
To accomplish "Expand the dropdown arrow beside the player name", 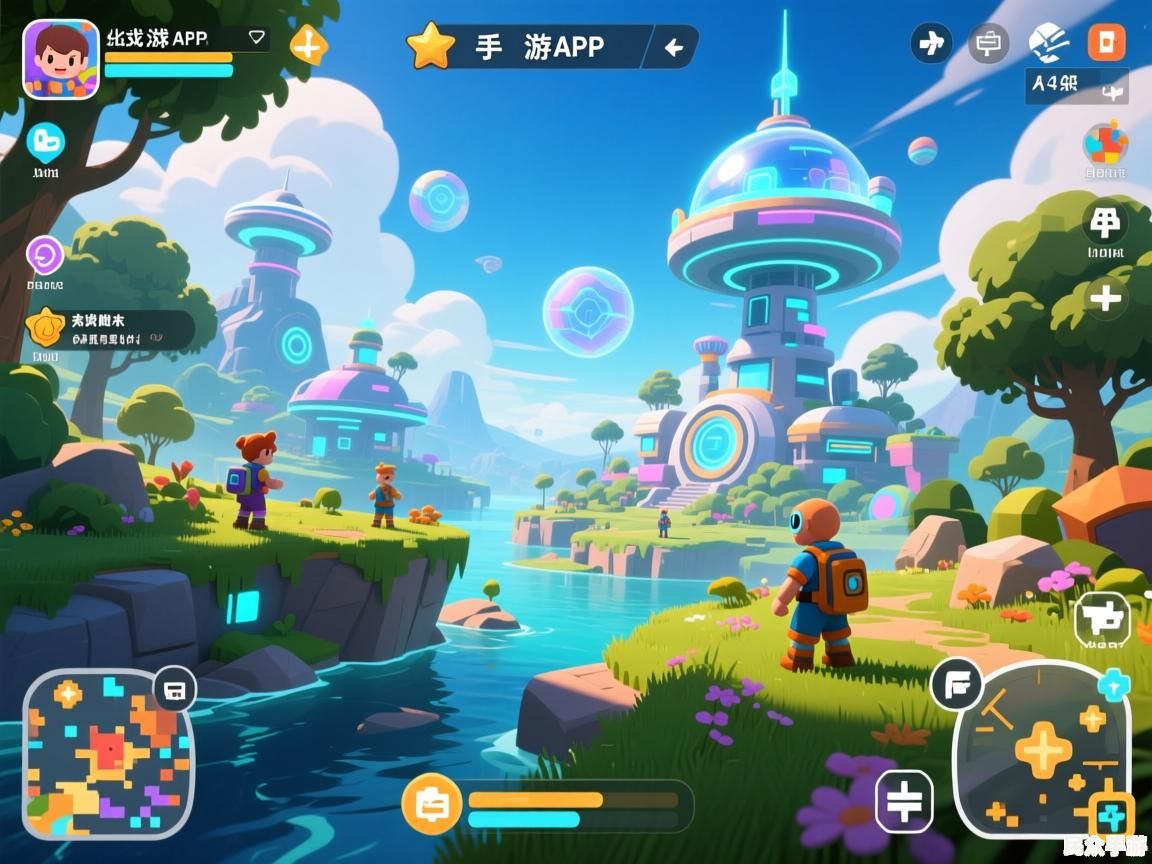I will coord(257,37).
